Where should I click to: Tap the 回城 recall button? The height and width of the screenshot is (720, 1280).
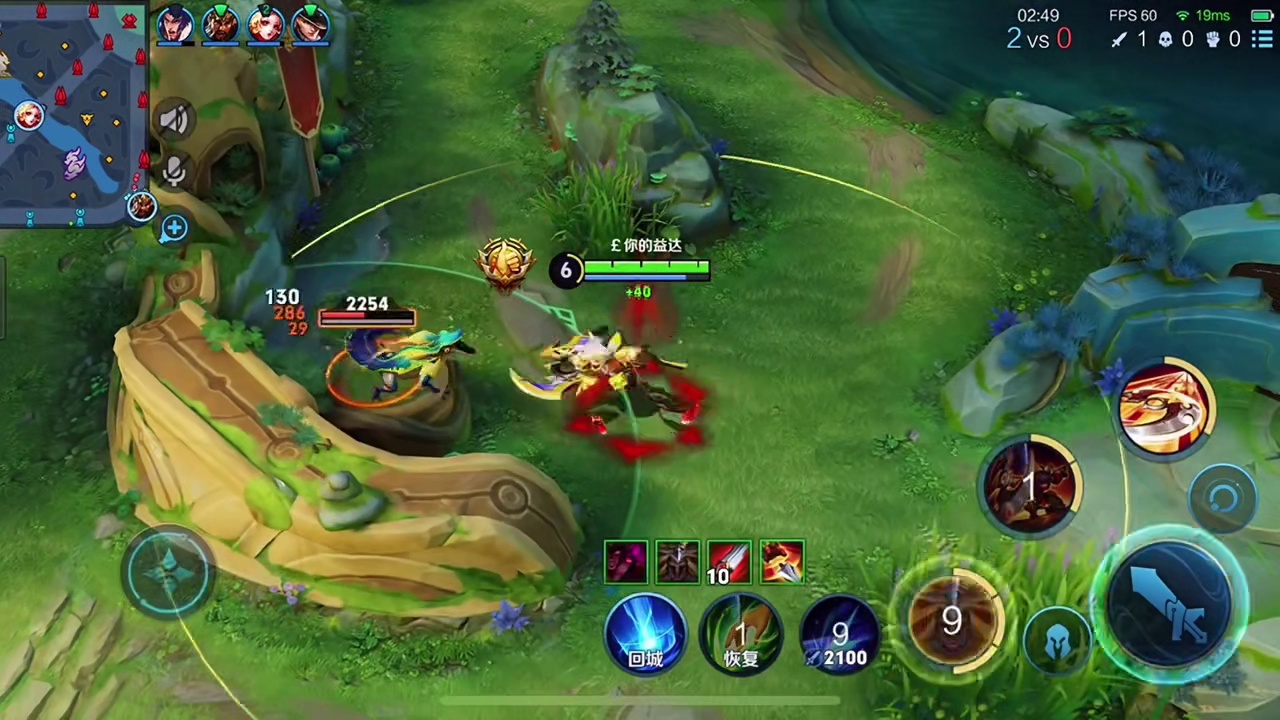(x=645, y=633)
